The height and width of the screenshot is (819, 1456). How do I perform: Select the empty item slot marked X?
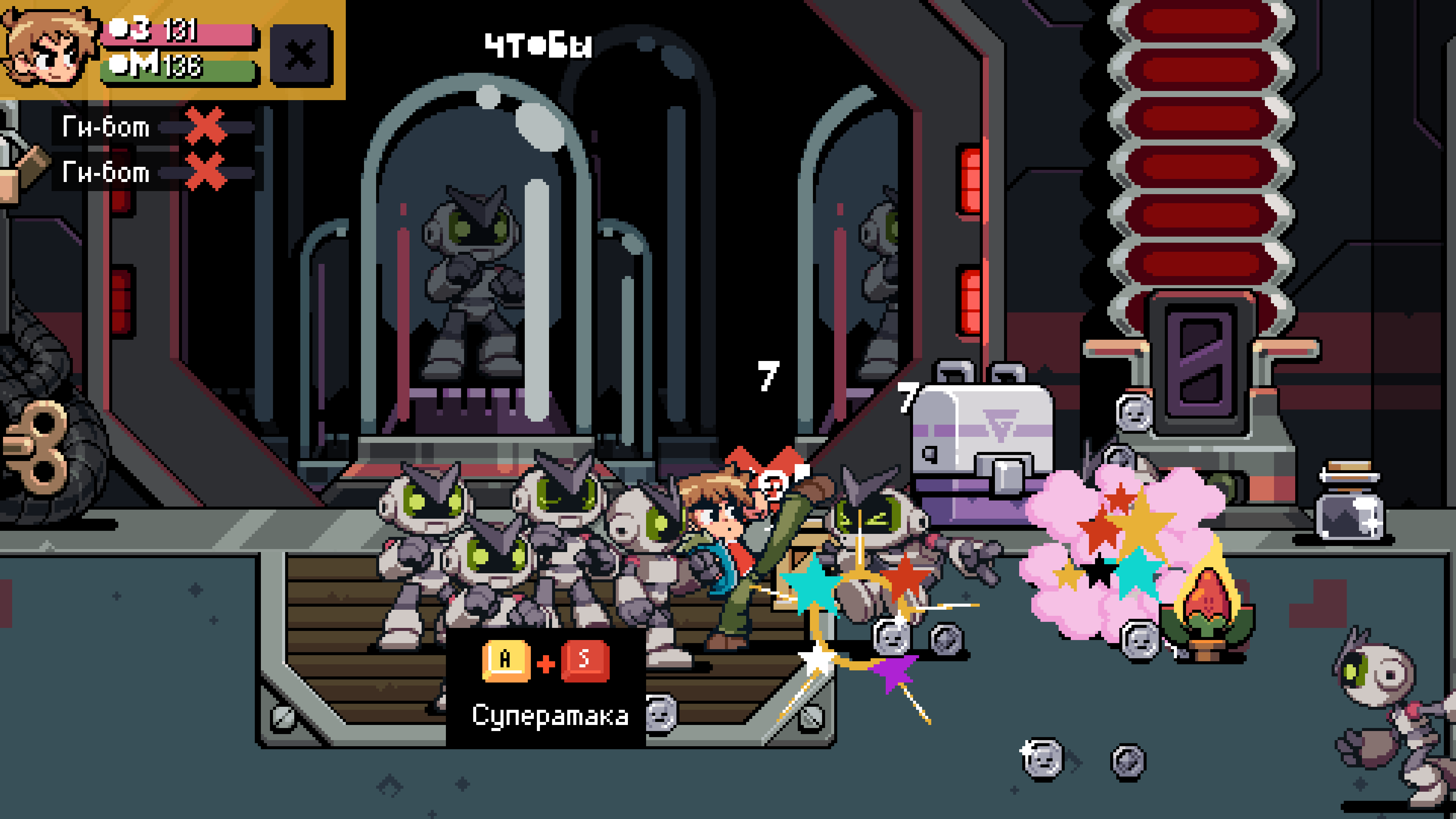(x=301, y=55)
